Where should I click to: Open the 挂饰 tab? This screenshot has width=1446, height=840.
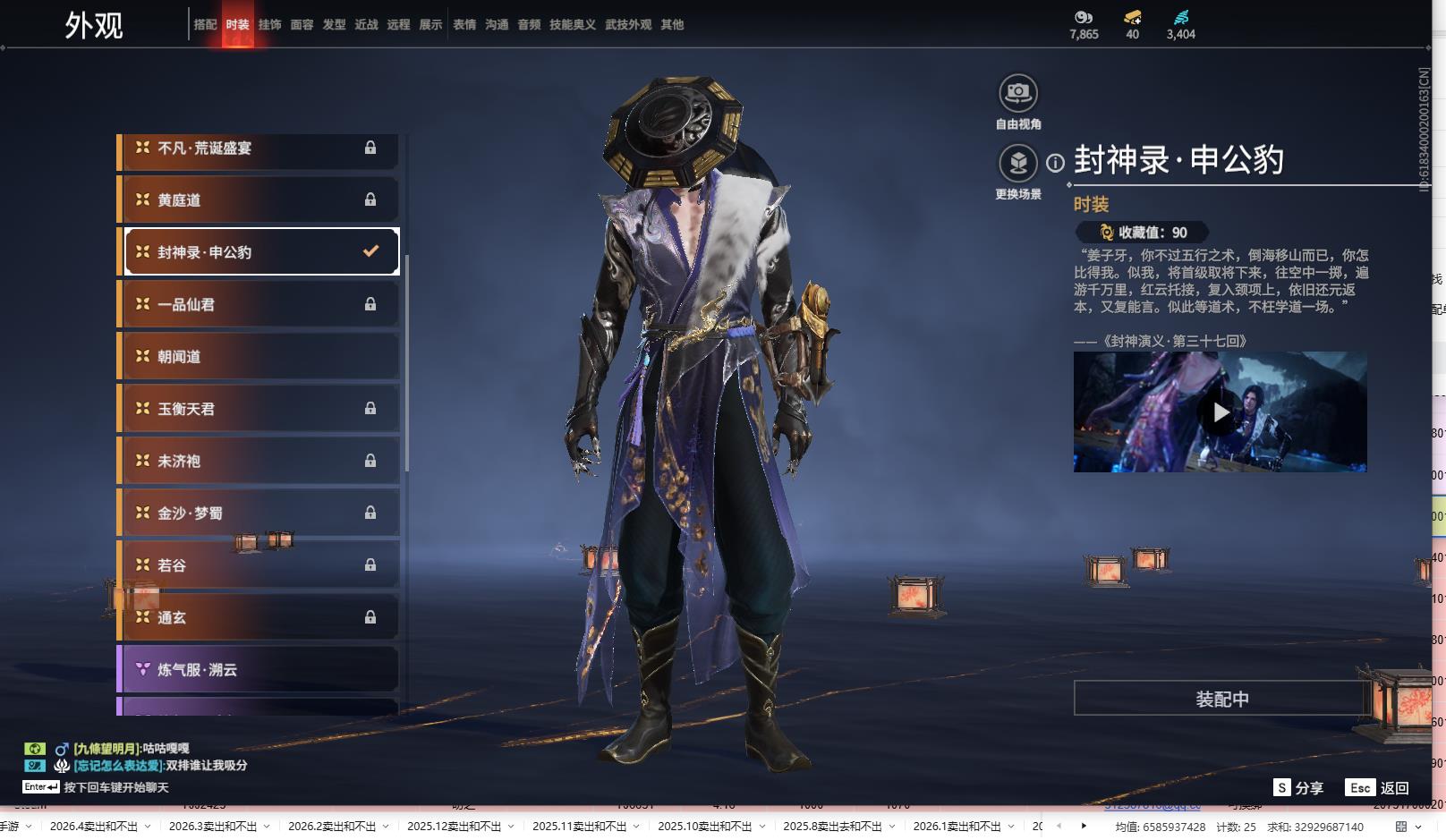[269, 25]
